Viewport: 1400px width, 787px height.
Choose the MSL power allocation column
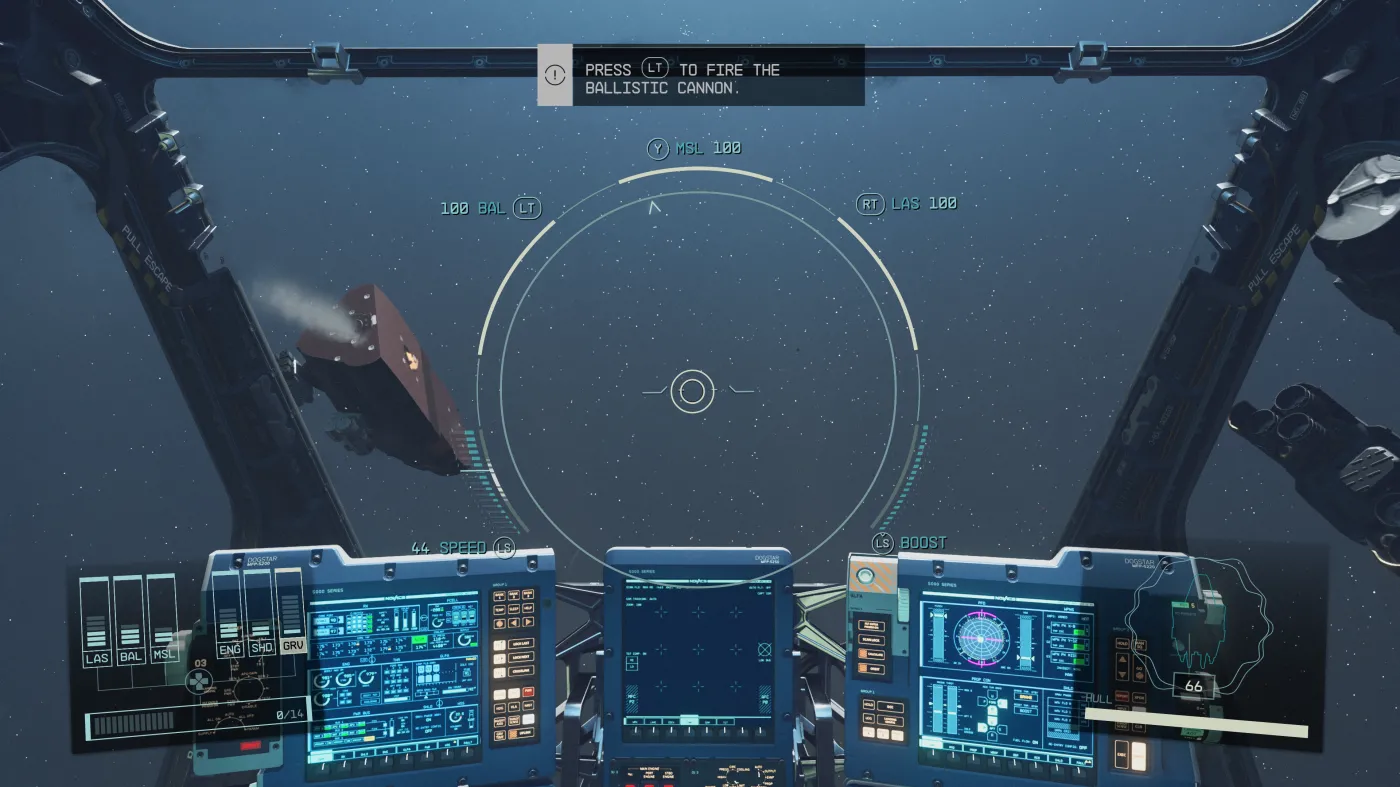point(163,622)
